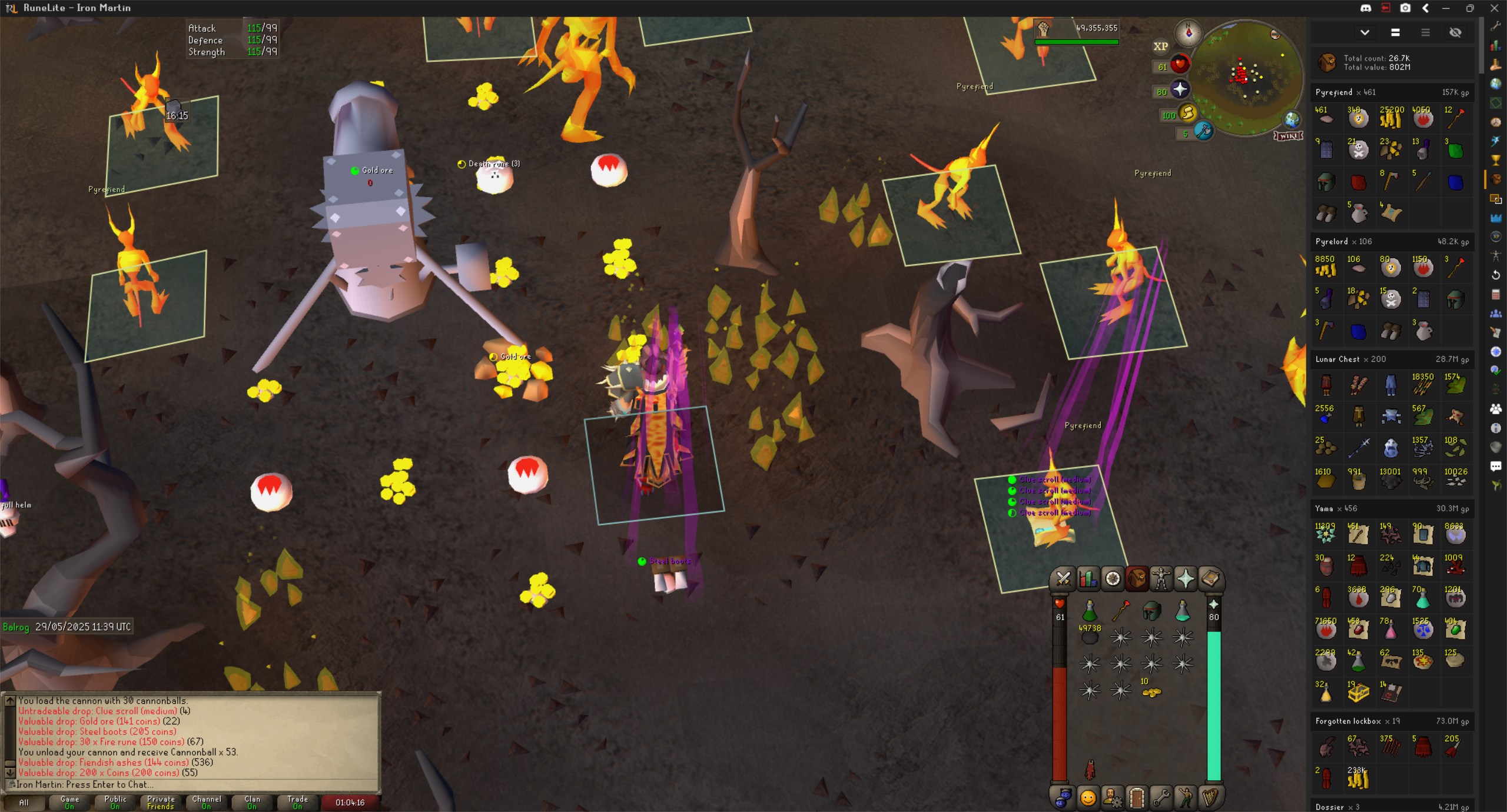This screenshot has height=812, width=1507.
Task: Switch chat filter to Game
Action: (x=69, y=802)
